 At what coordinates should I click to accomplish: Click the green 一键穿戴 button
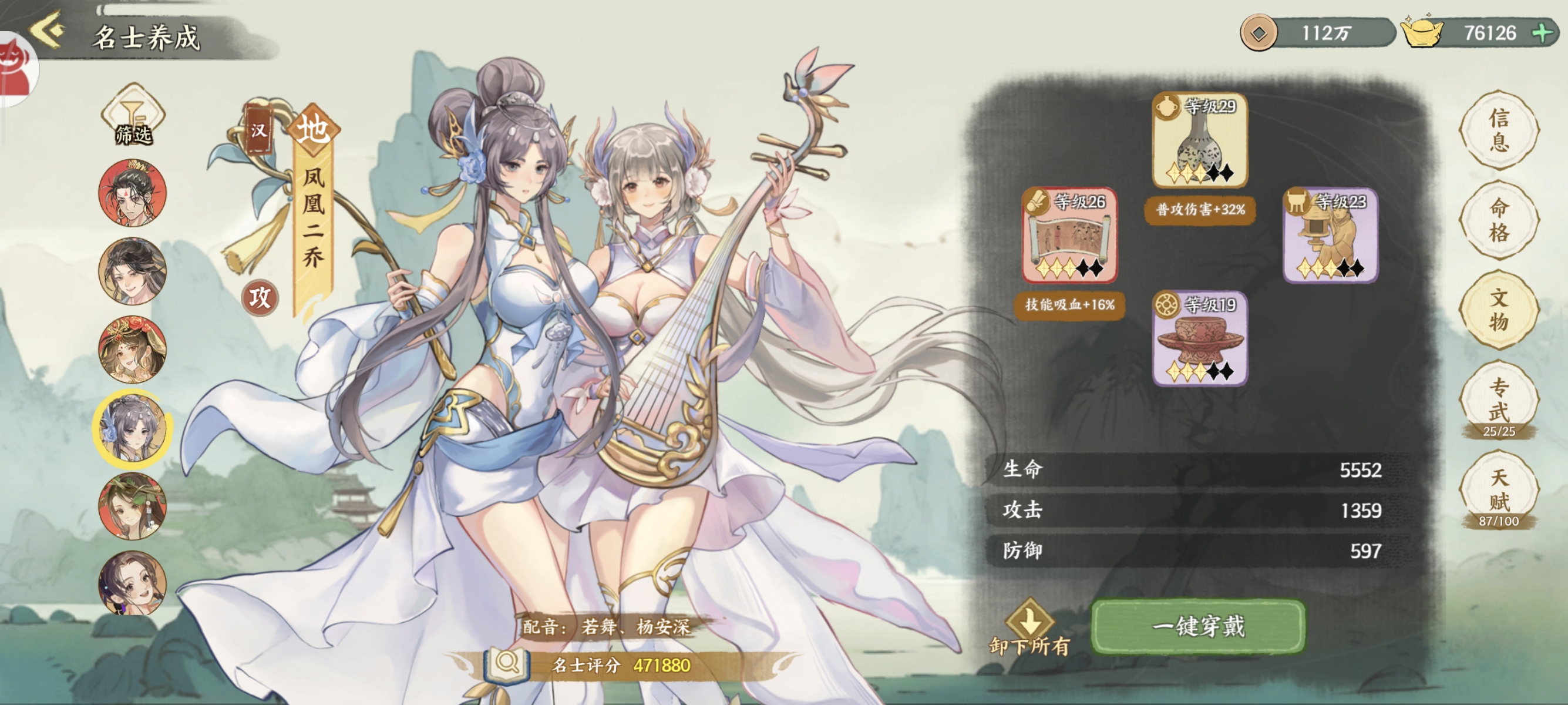point(1198,626)
